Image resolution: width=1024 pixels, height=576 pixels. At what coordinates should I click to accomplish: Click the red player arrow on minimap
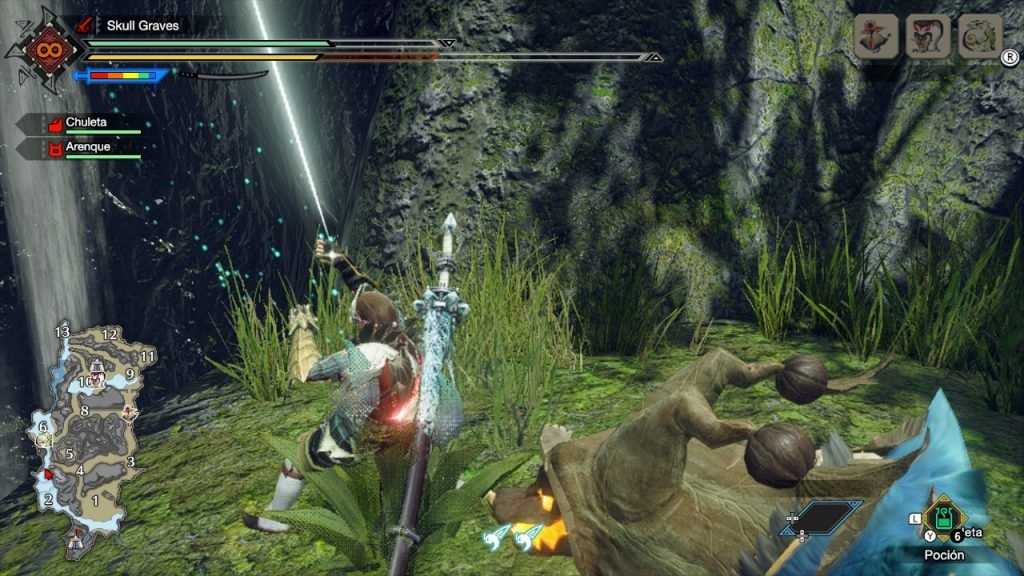tap(46, 472)
